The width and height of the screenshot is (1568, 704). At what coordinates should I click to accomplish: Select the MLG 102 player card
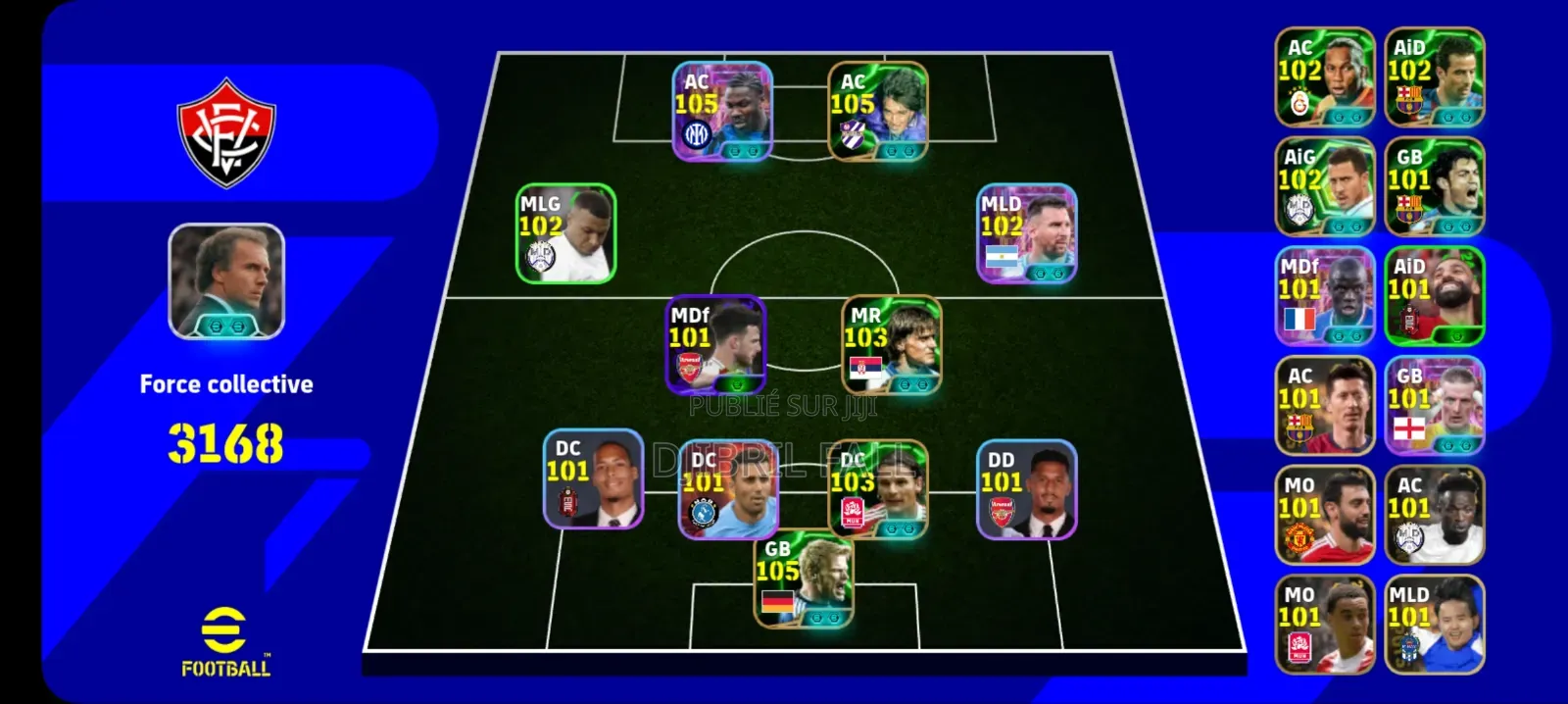565,233
